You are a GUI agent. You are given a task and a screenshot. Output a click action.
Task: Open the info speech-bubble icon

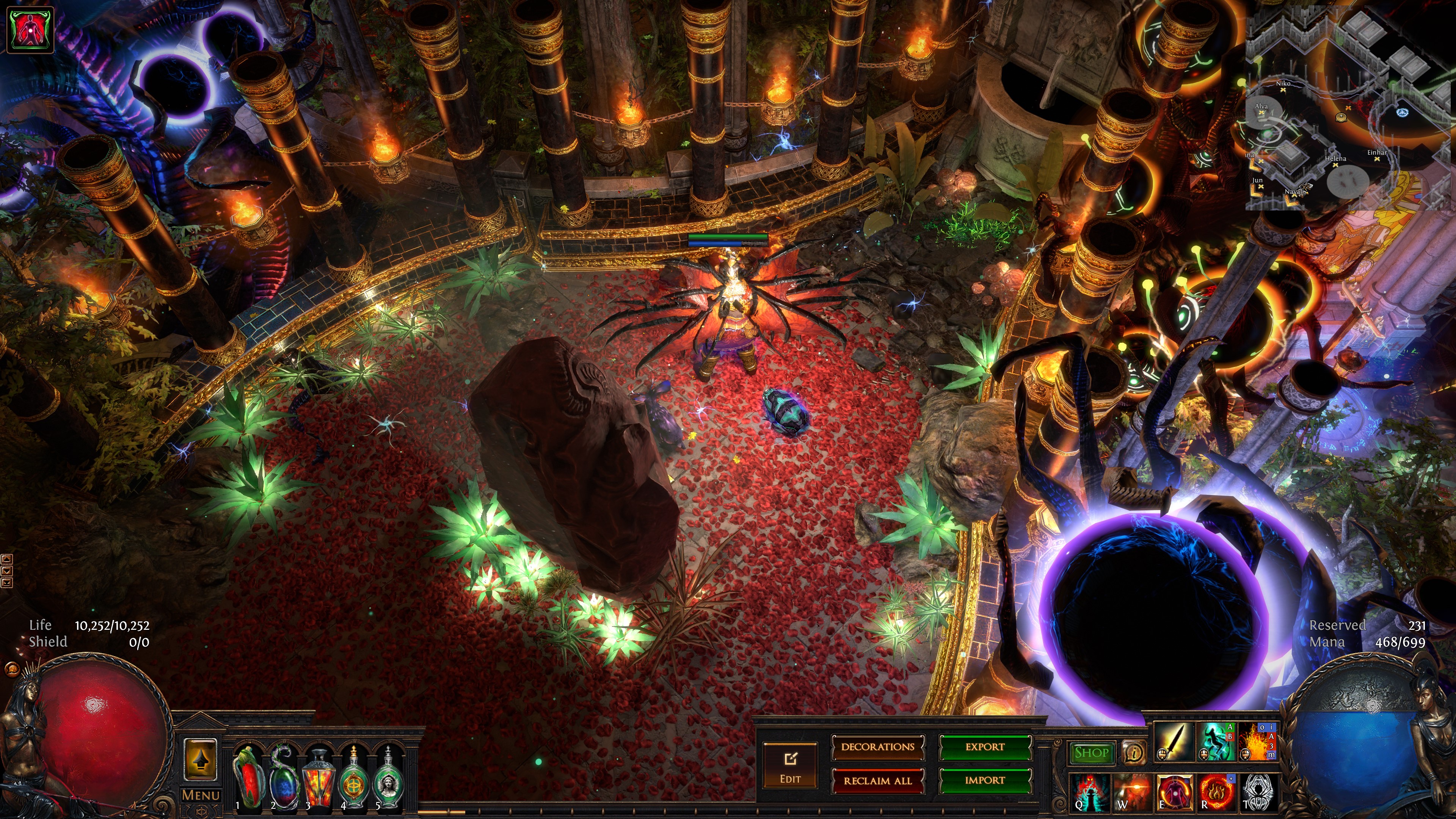[x=1134, y=753]
